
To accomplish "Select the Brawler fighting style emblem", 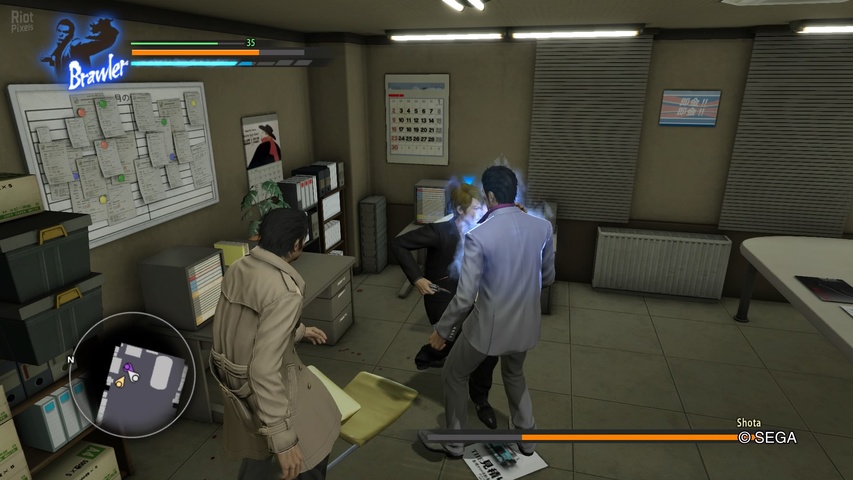I will [86, 53].
